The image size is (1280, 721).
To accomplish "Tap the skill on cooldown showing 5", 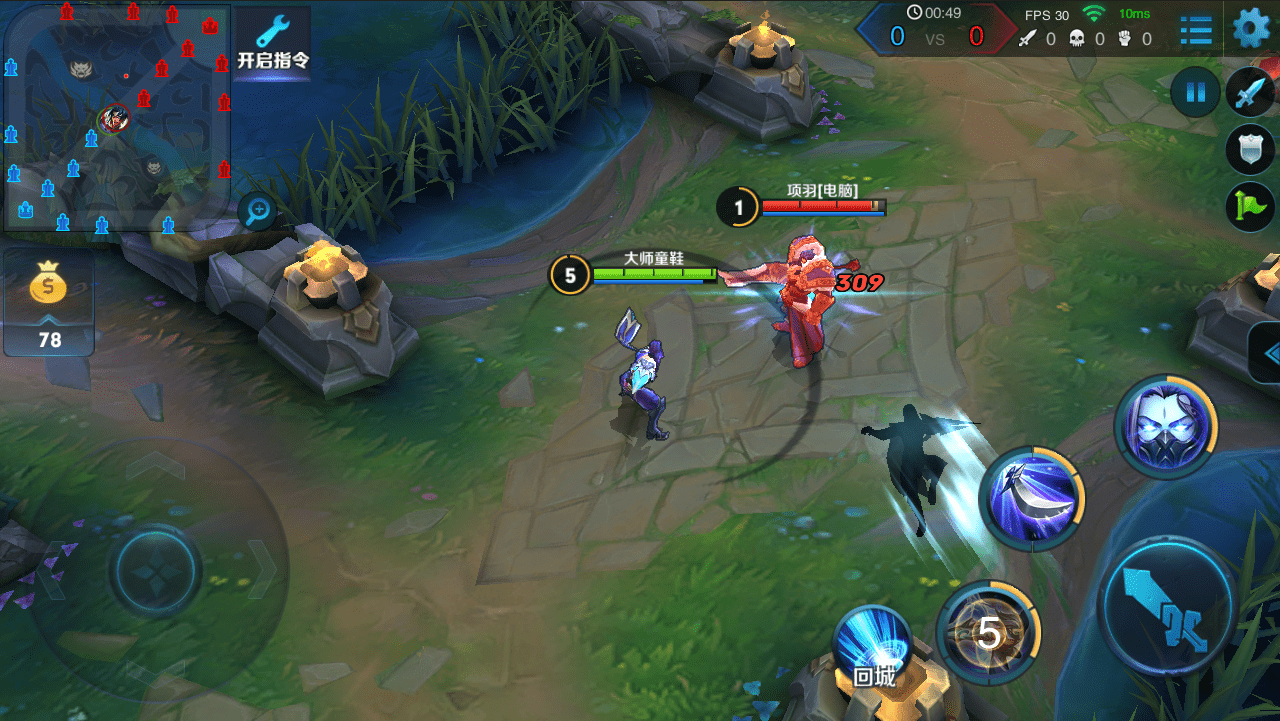I will (x=988, y=631).
